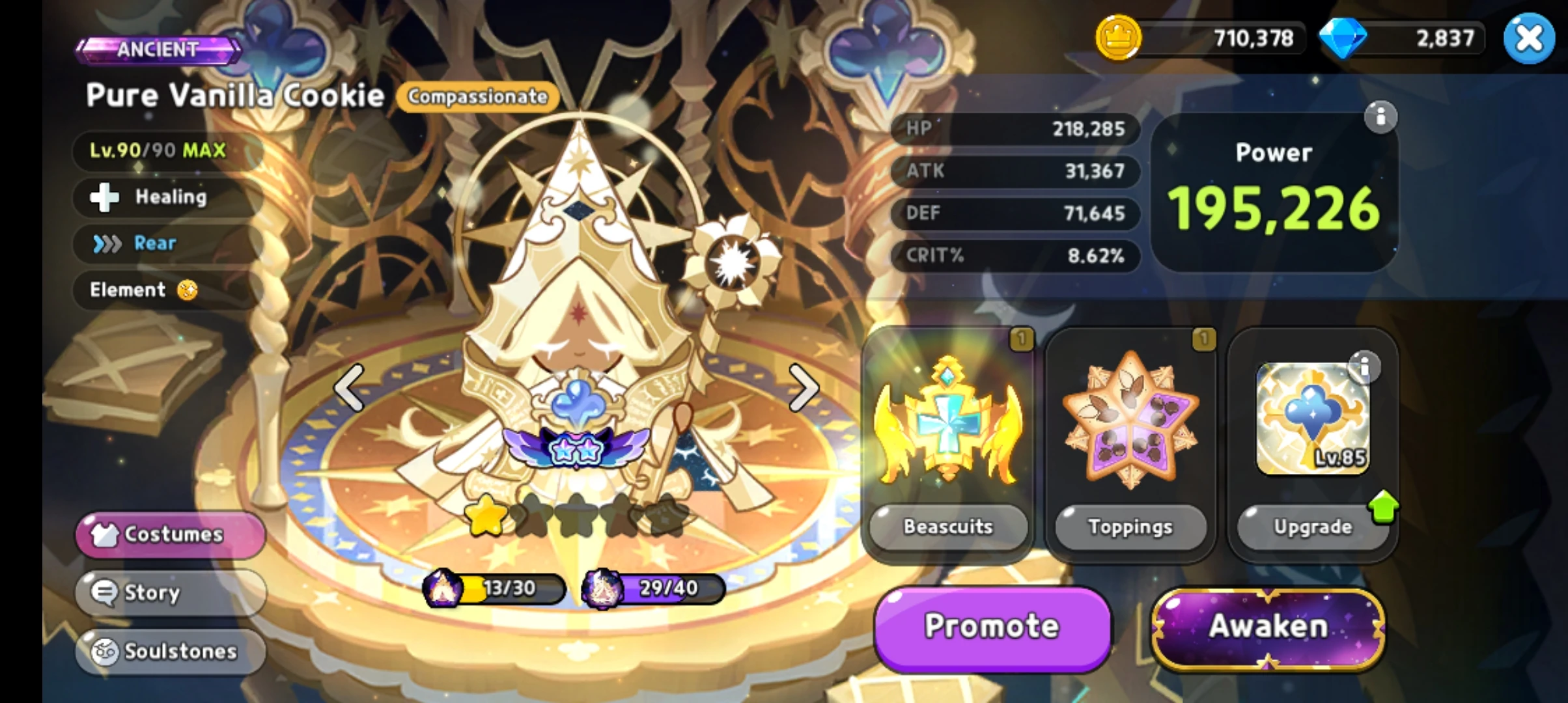The image size is (1568, 703).
Task: Select the Healing class icon
Action: [x=106, y=197]
